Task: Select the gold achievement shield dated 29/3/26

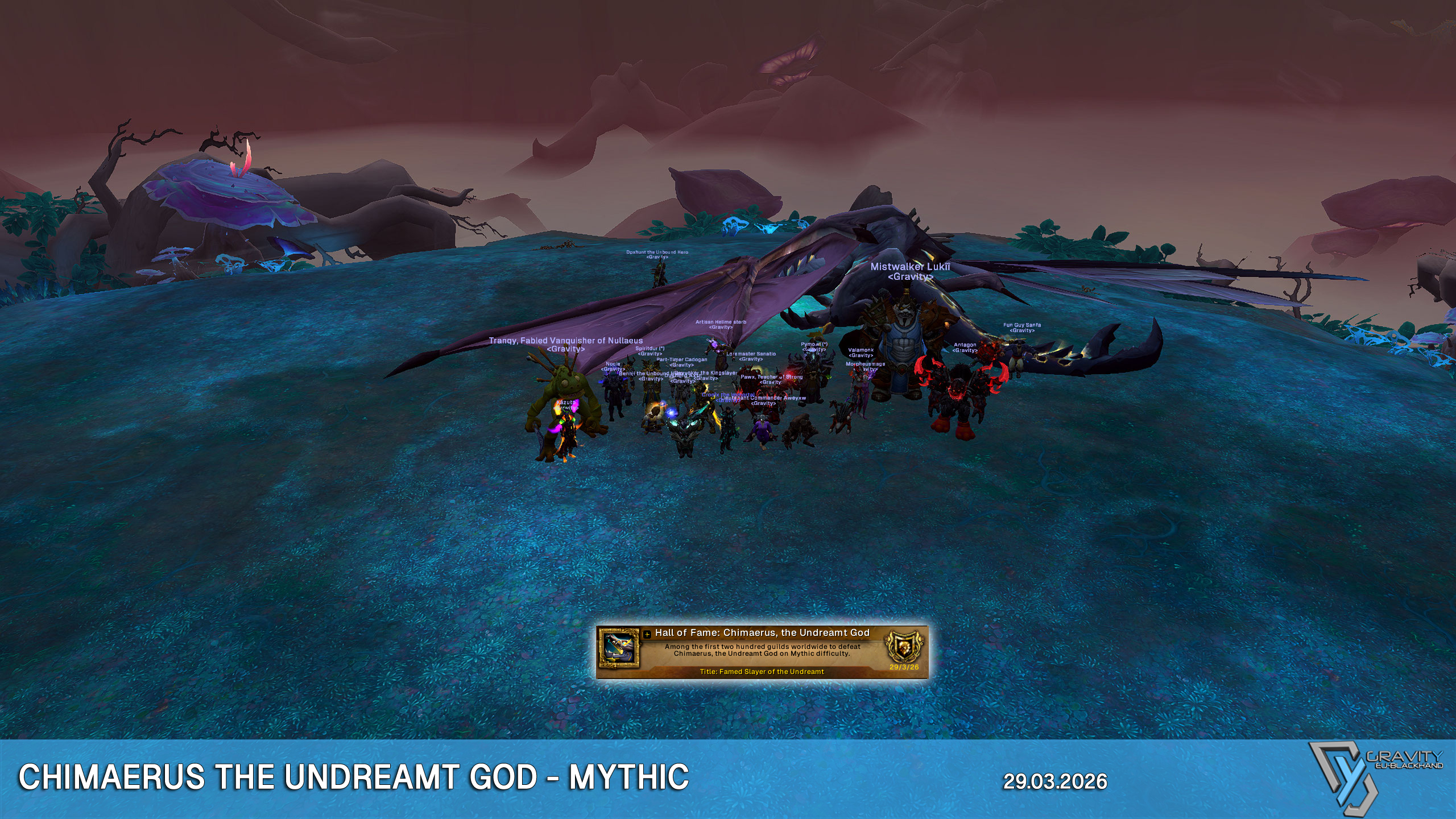Action: (x=903, y=647)
